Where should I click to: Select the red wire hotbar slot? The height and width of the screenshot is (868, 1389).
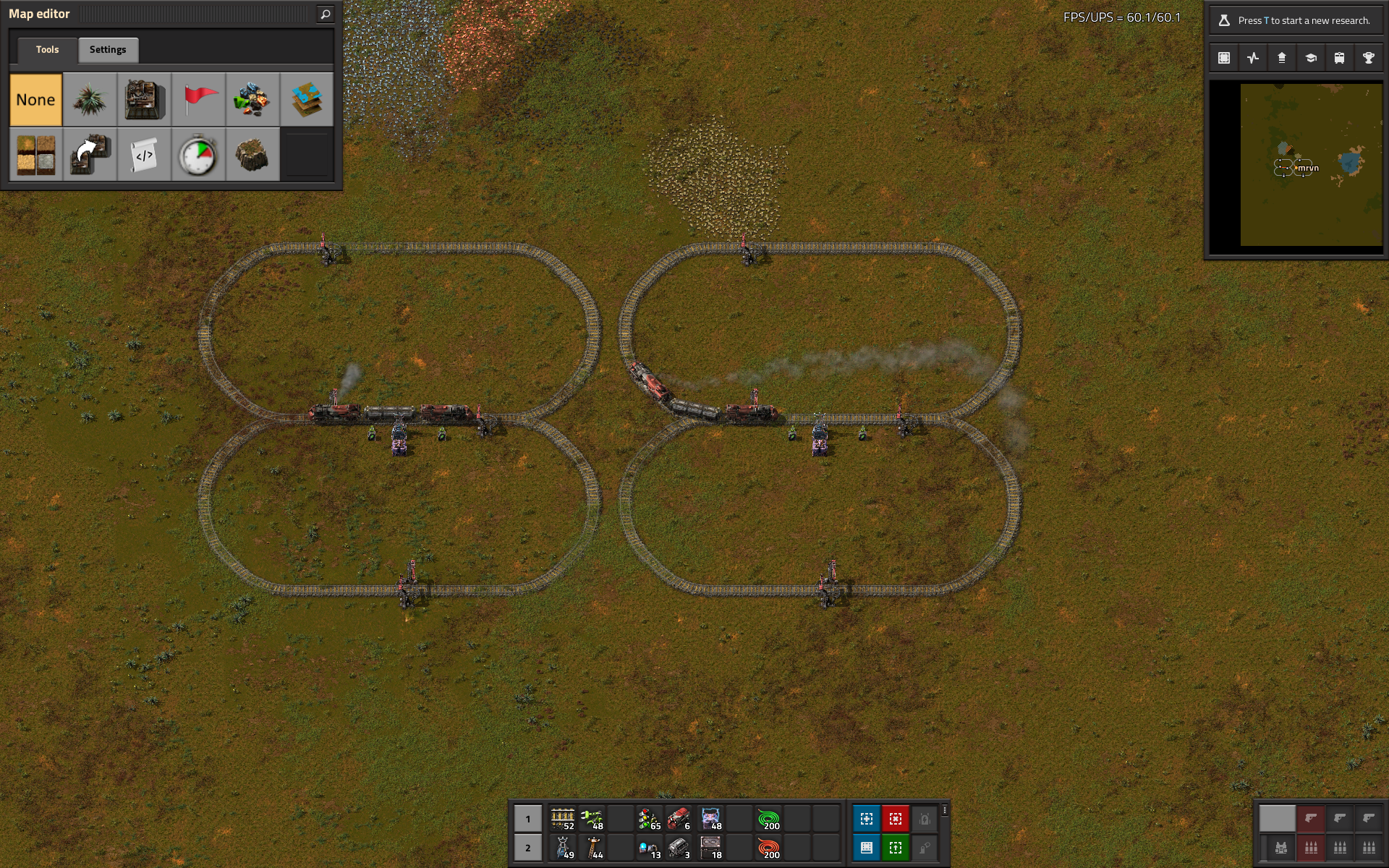(768, 848)
